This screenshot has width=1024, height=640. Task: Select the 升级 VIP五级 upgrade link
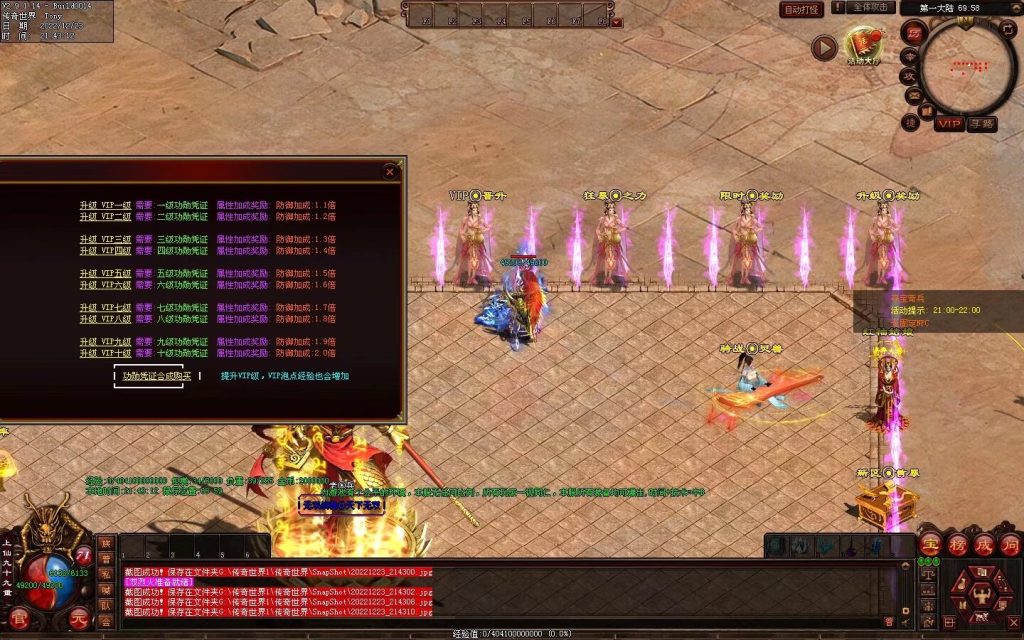(106, 273)
